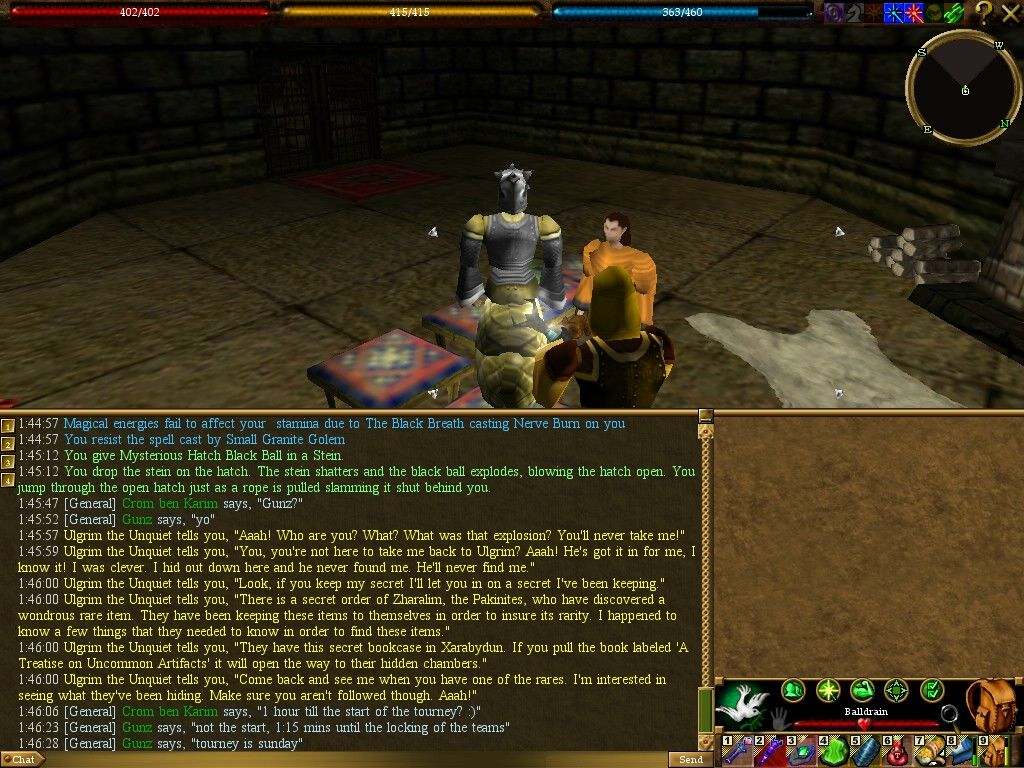This screenshot has height=768, width=1024.
Task: Click the magnifying glass examine icon
Action: point(950,715)
